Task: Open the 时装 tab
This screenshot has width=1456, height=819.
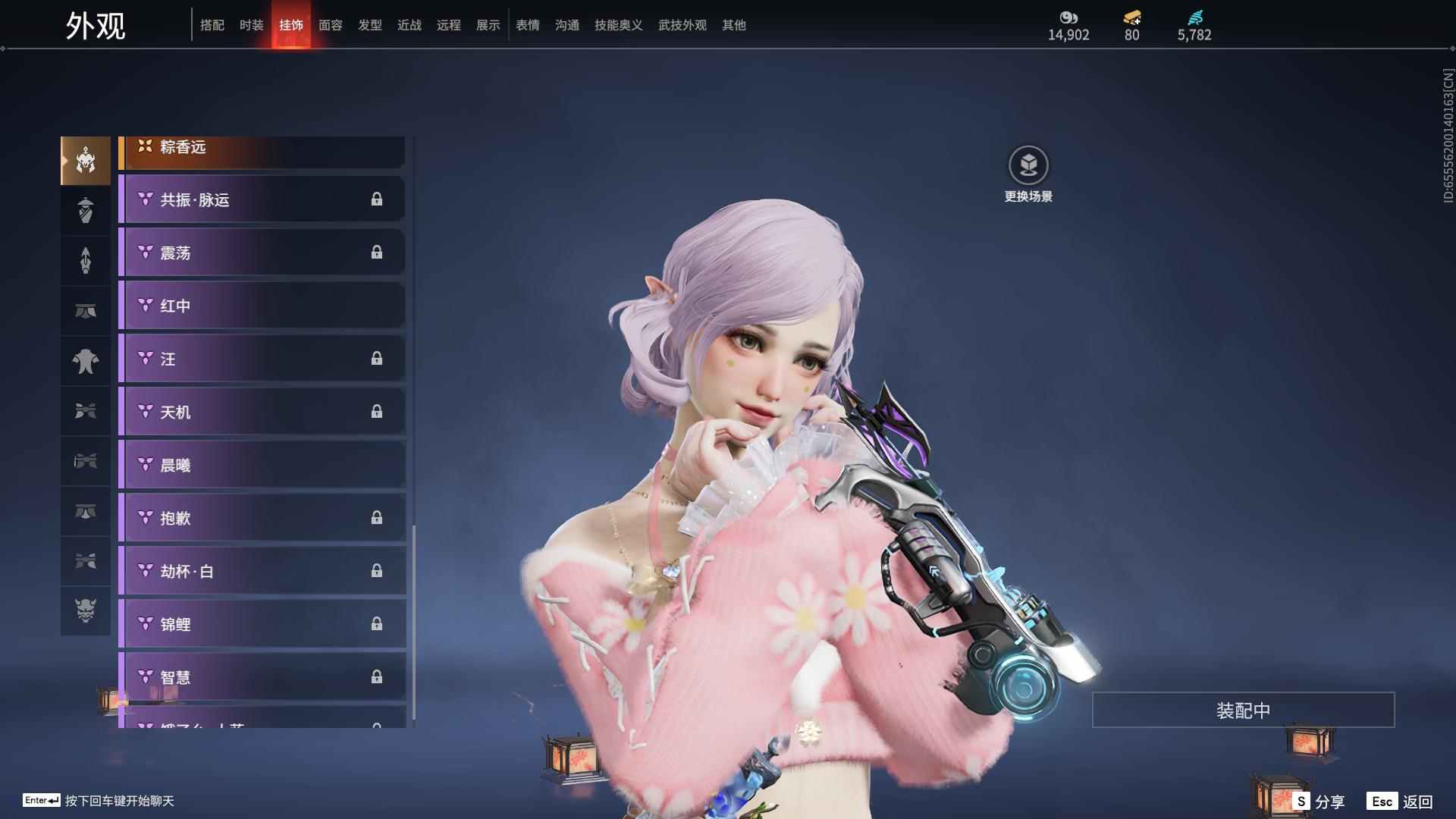Action: 252,25
